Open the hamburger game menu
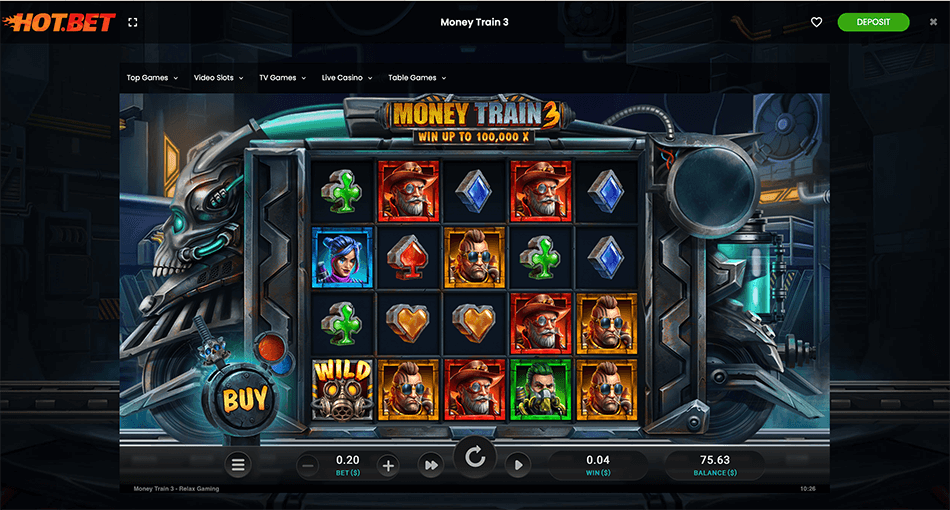The image size is (950, 510). tap(237, 464)
